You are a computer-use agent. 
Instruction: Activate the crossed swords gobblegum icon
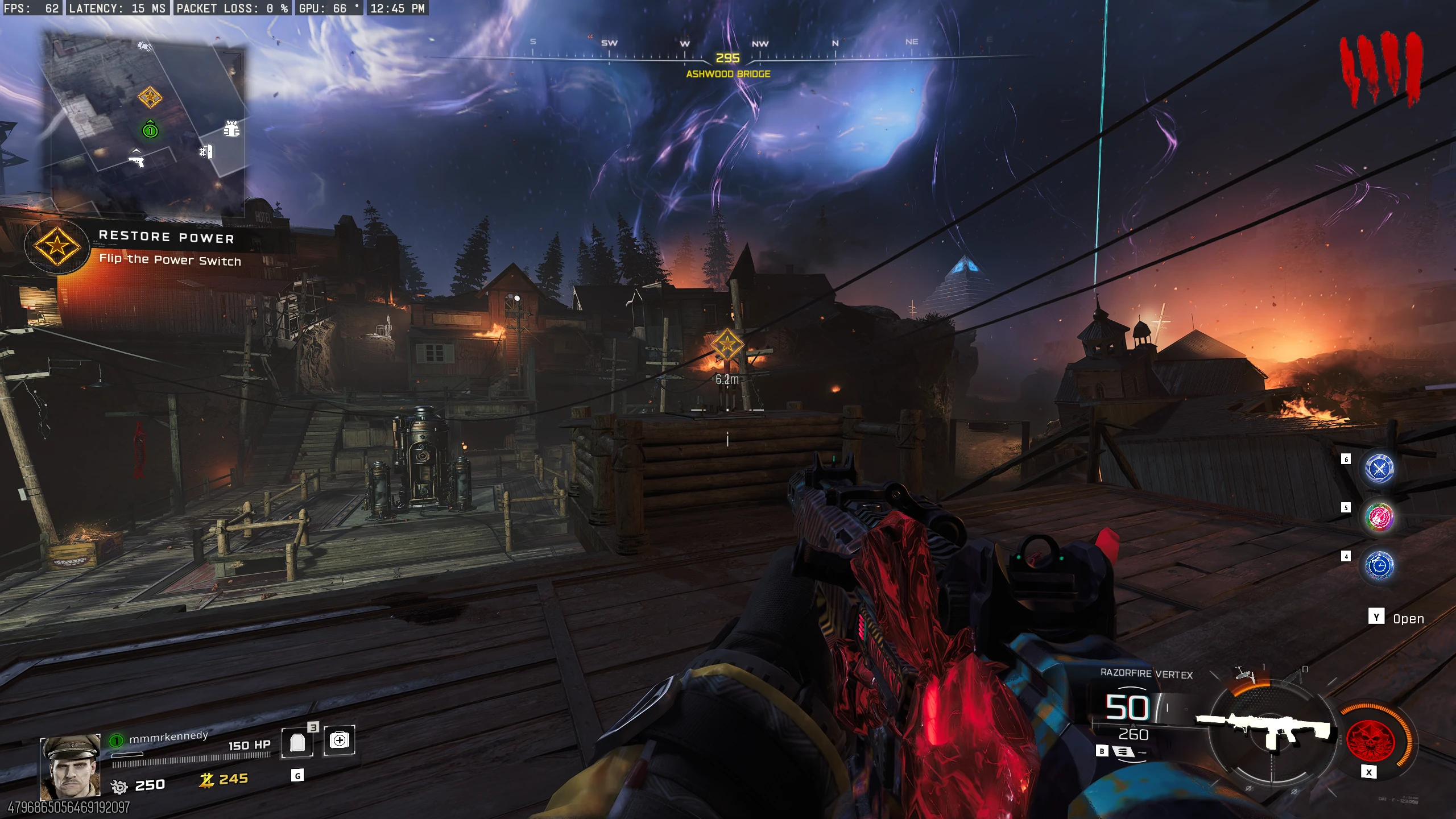click(x=1379, y=468)
